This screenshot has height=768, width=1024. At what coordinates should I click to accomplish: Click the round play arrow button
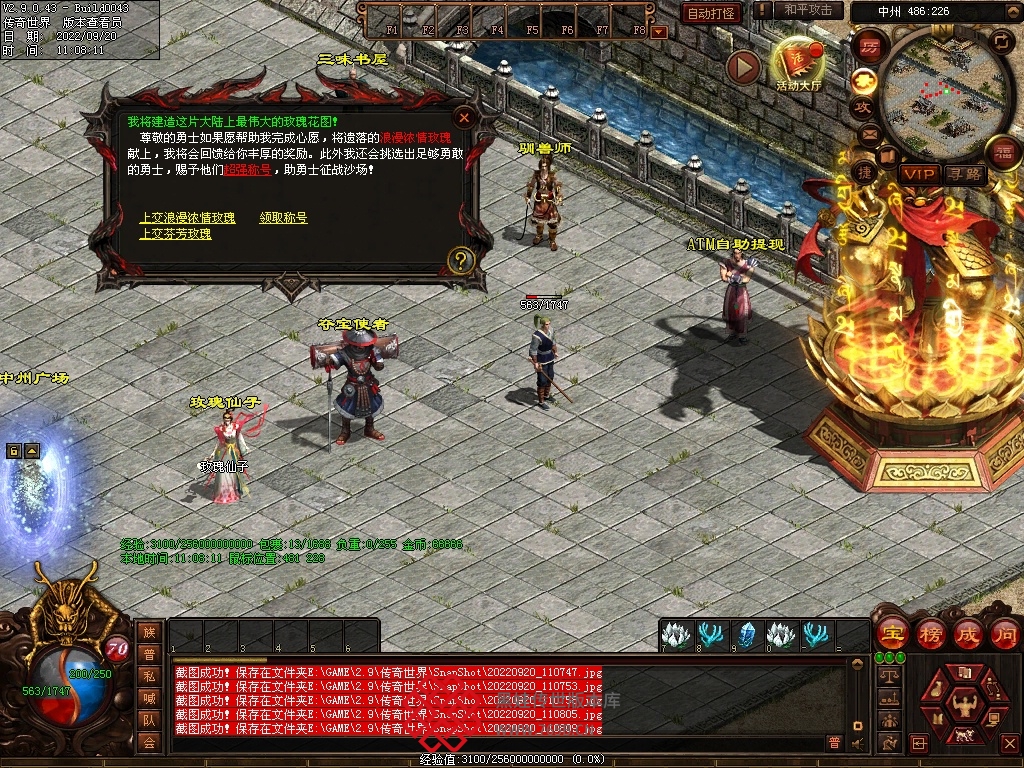point(743,67)
